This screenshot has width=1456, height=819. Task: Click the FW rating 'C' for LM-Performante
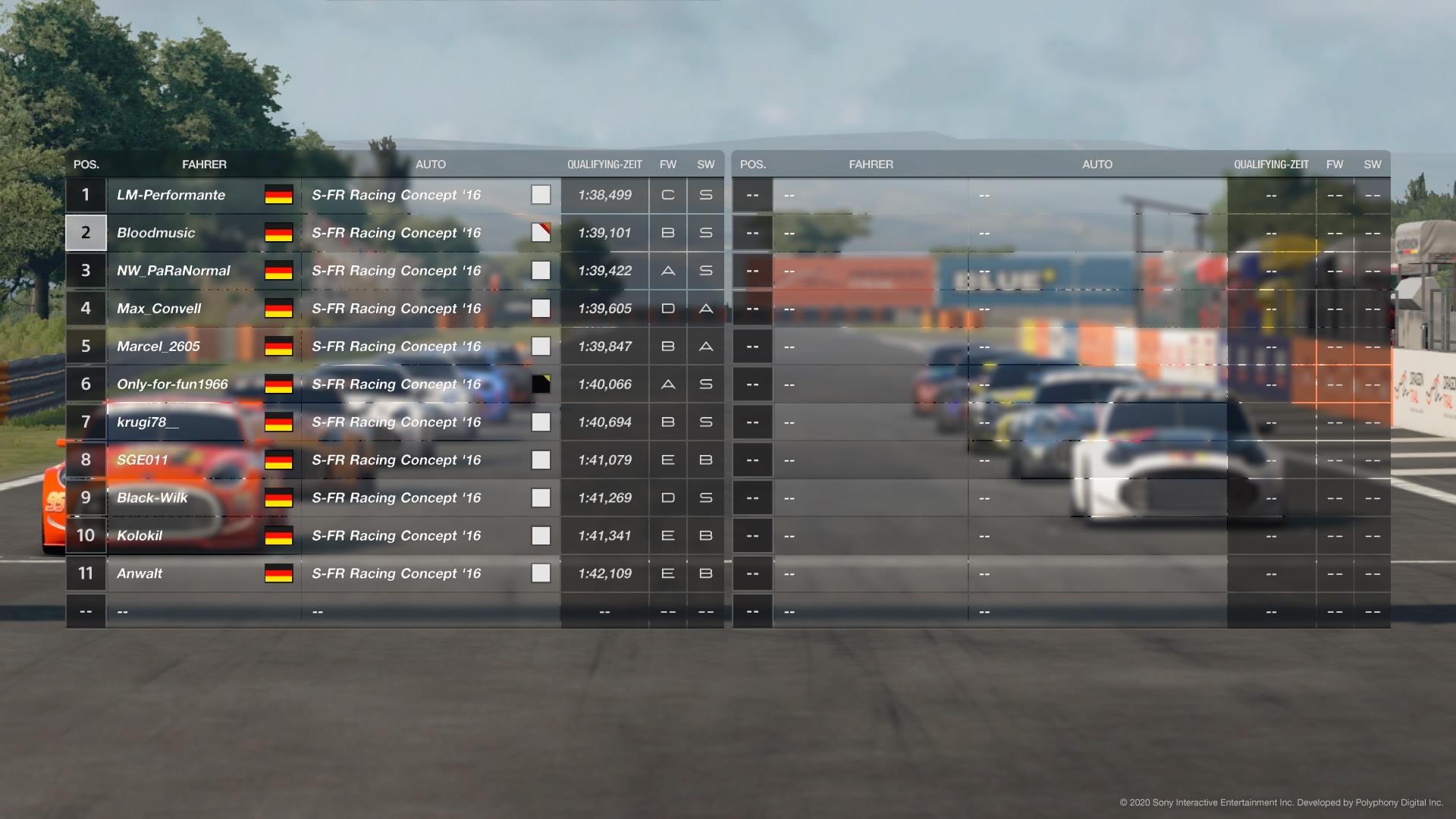click(667, 195)
